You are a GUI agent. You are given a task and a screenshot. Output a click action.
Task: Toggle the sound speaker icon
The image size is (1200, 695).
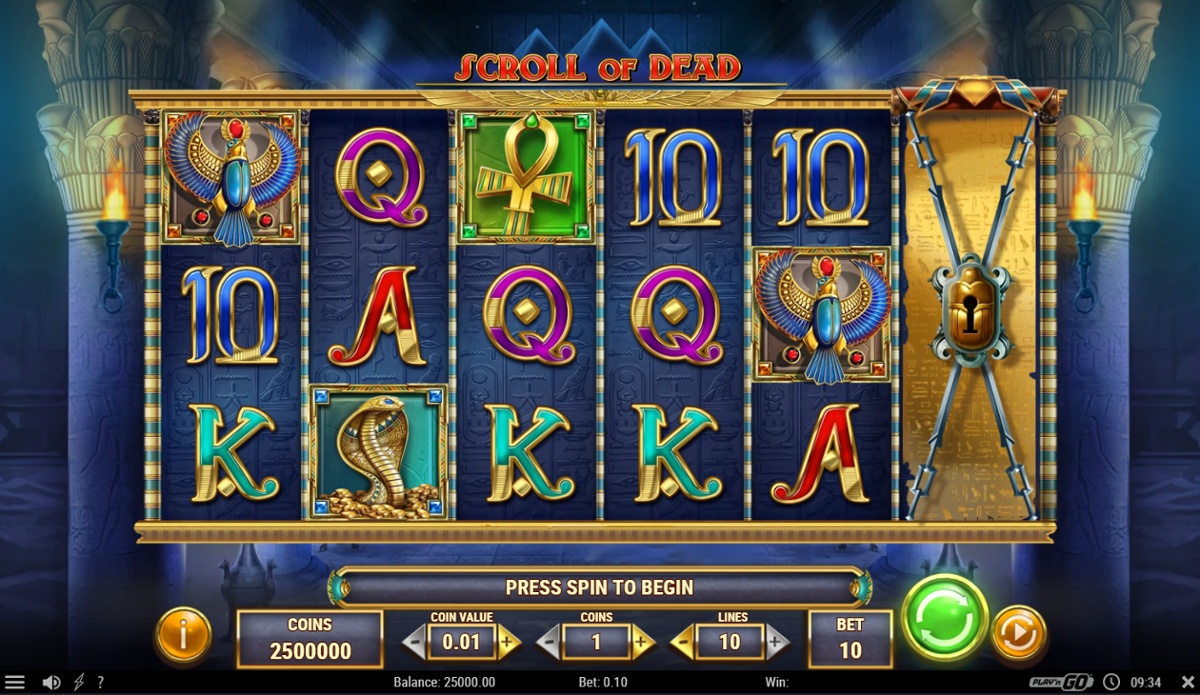(x=51, y=683)
